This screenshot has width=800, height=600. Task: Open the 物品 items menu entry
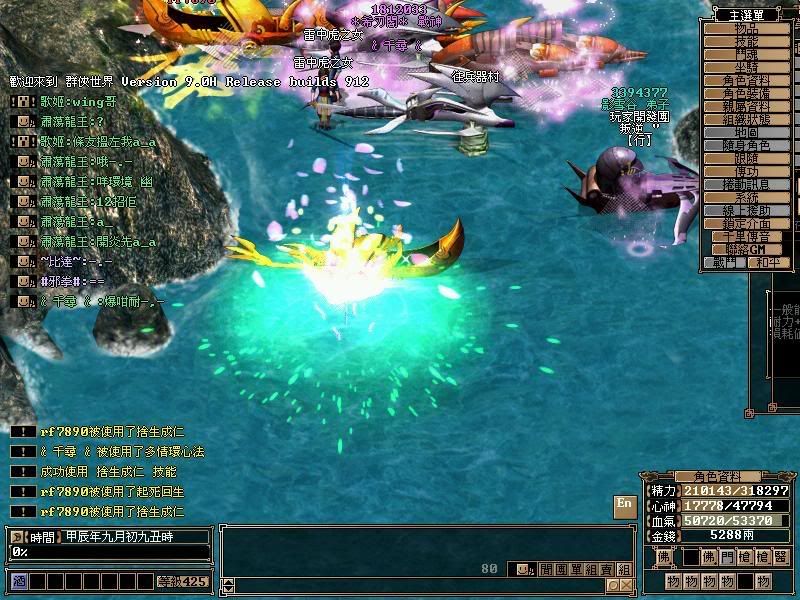tap(747, 29)
